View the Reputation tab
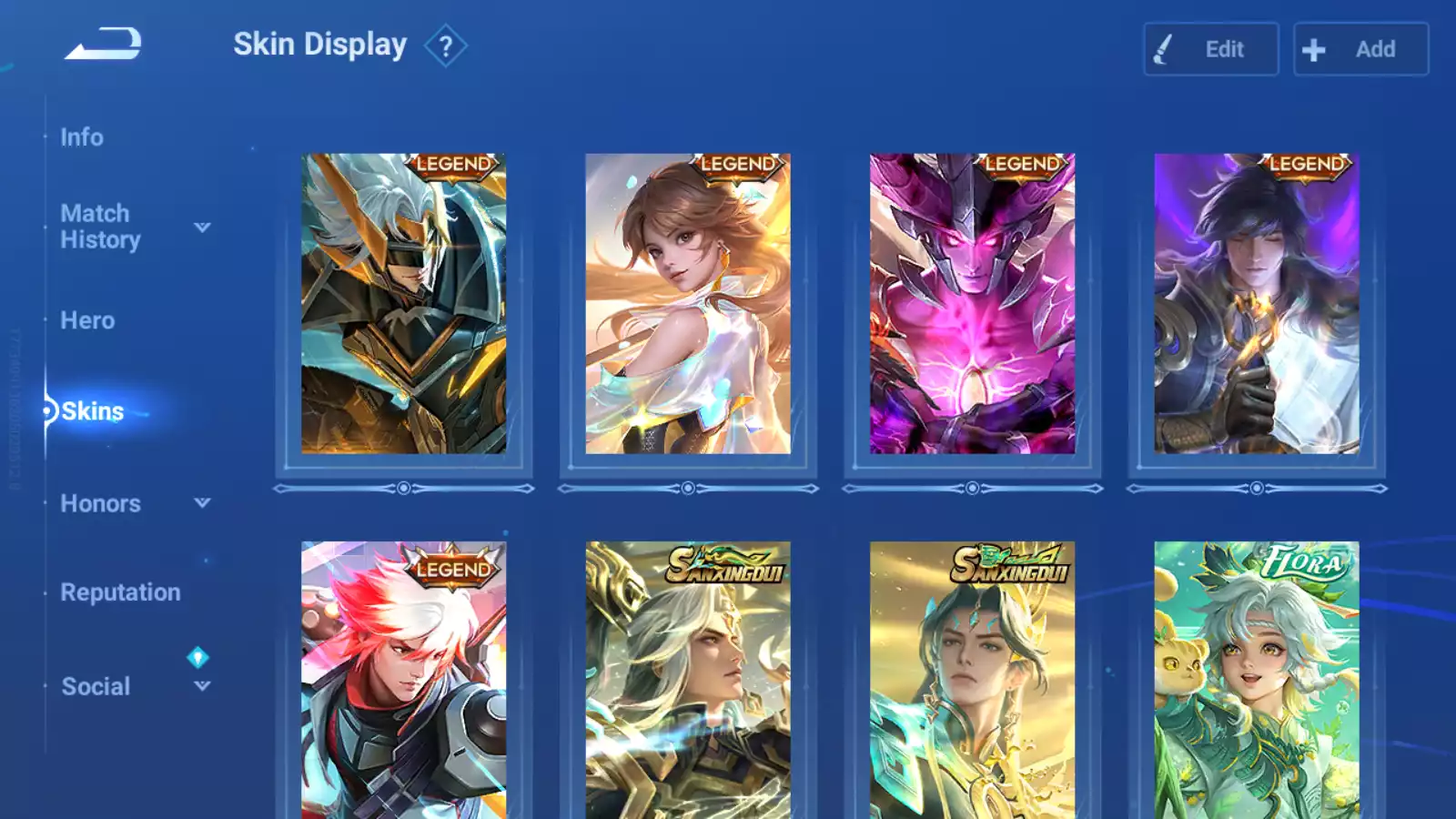The width and height of the screenshot is (1456, 819). pos(120,592)
